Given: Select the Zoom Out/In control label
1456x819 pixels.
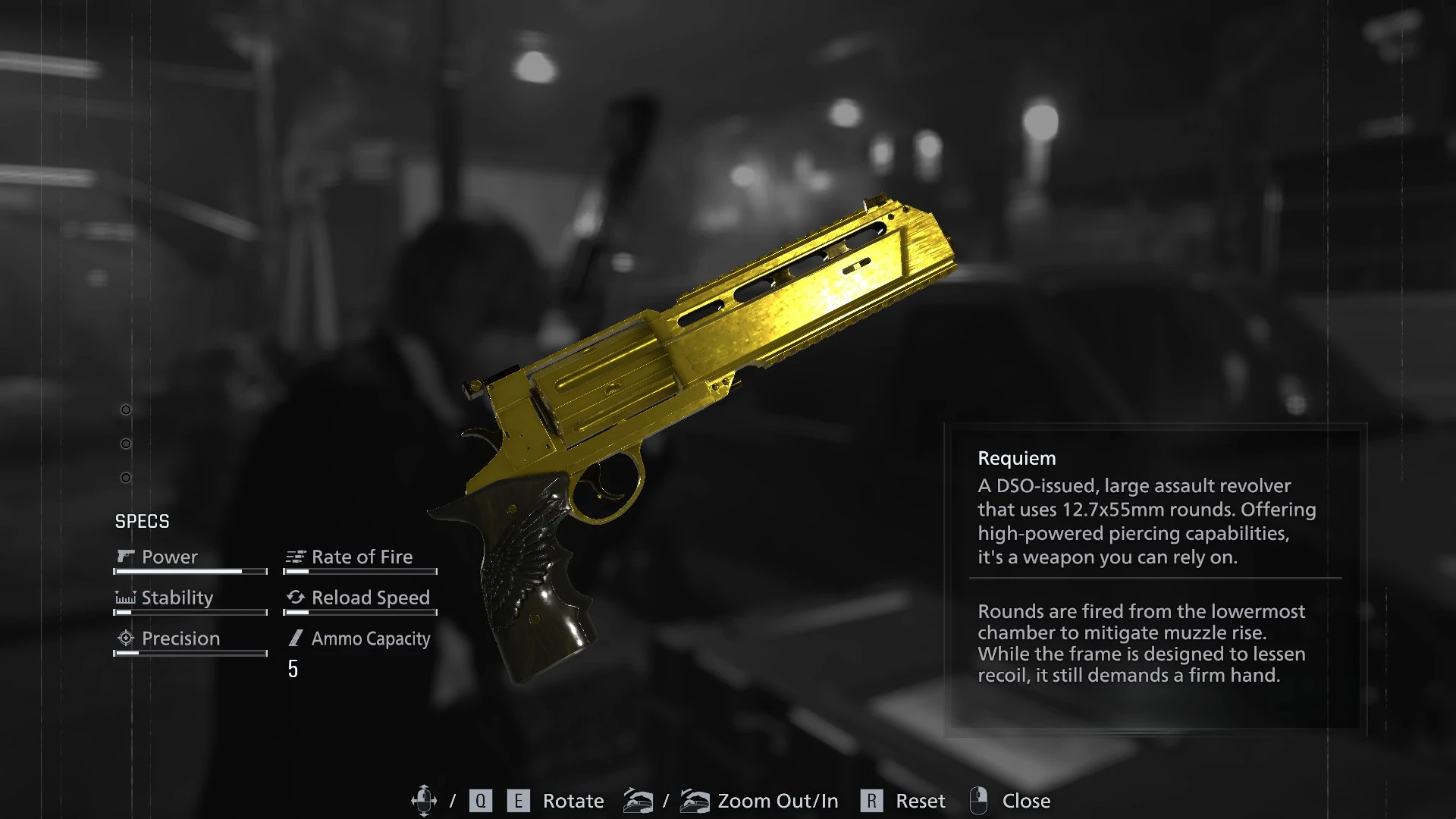Looking at the screenshot, I should click(x=777, y=801).
